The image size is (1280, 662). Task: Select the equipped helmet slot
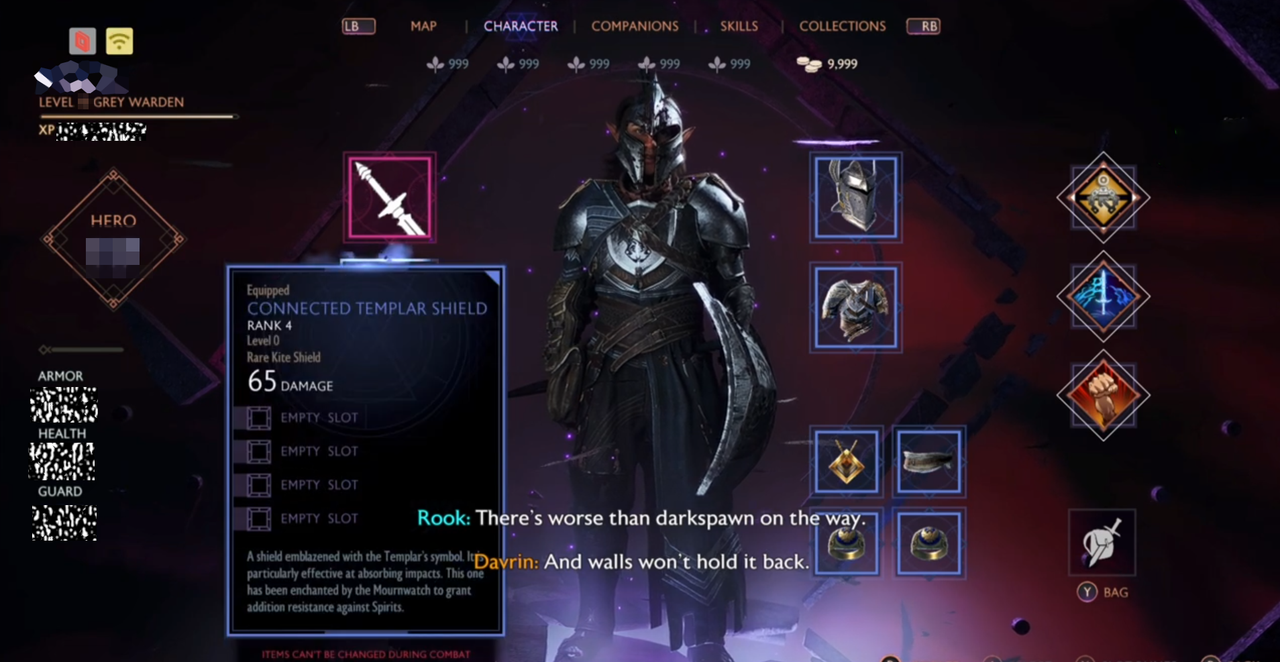pyautogui.click(x=855, y=198)
